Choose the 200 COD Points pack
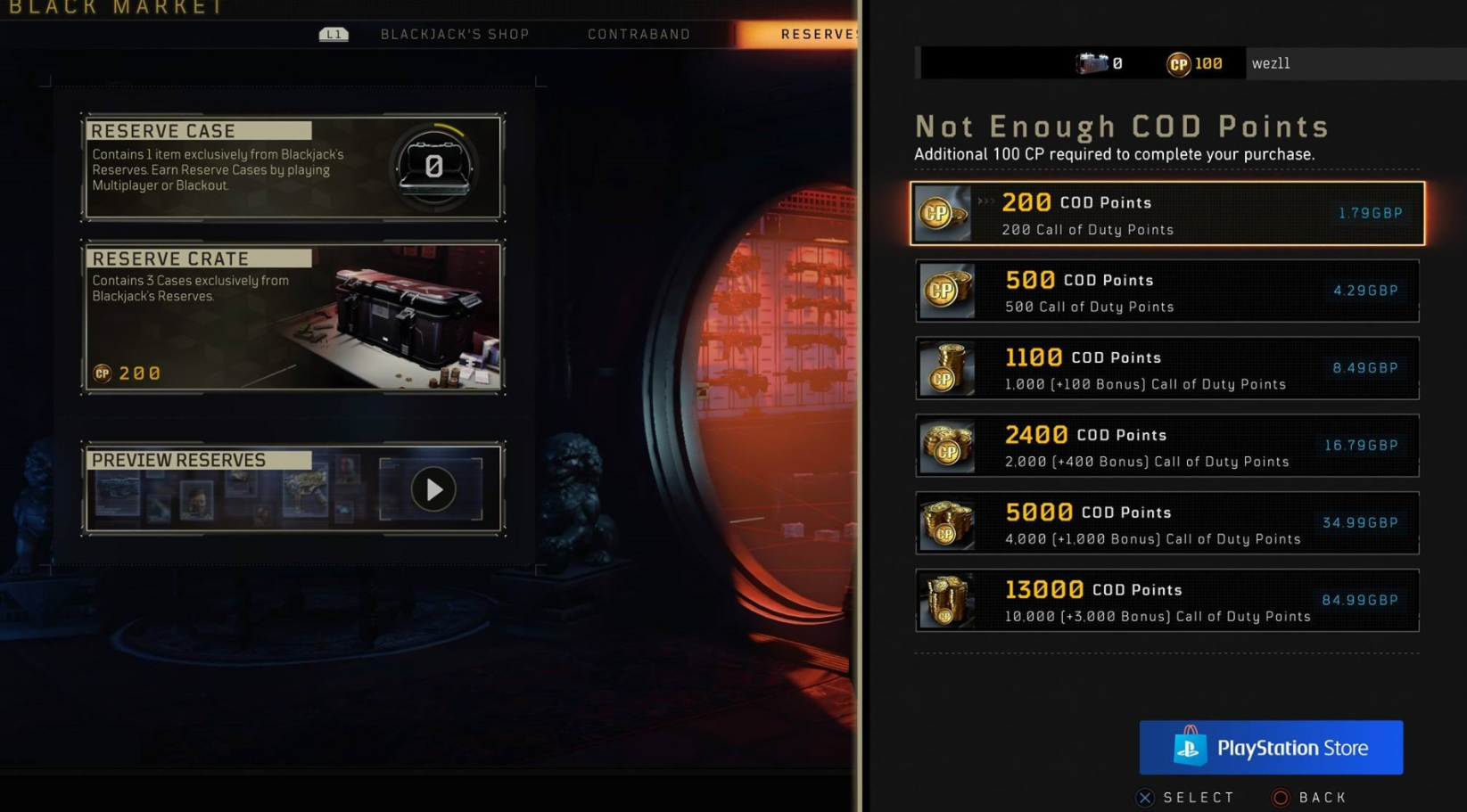Screen dimensions: 1467x812 [x=1166, y=214]
